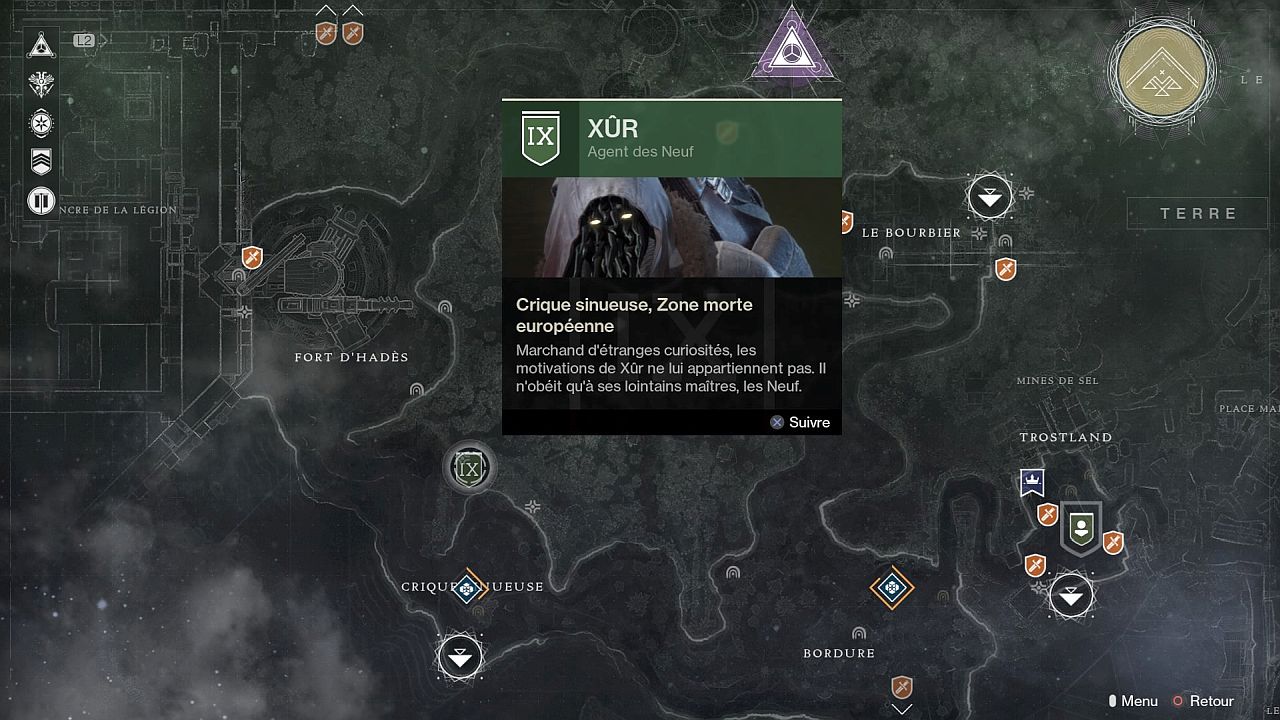
Task: Open the triangle Director icon in the left sidebar
Action: [x=41, y=45]
